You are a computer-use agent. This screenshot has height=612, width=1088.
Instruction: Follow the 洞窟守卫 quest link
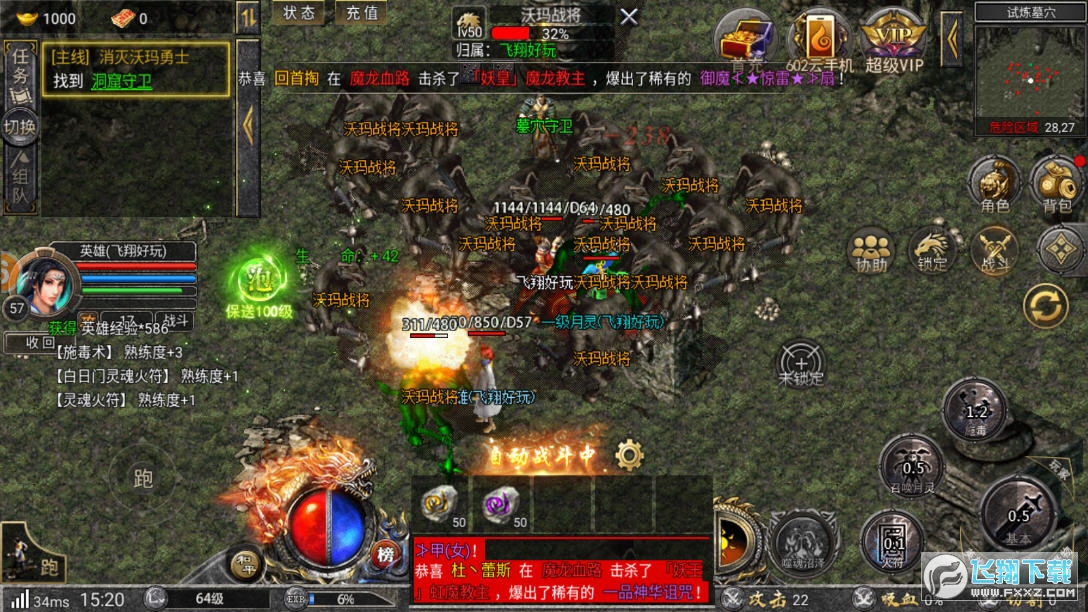coord(122,82)
